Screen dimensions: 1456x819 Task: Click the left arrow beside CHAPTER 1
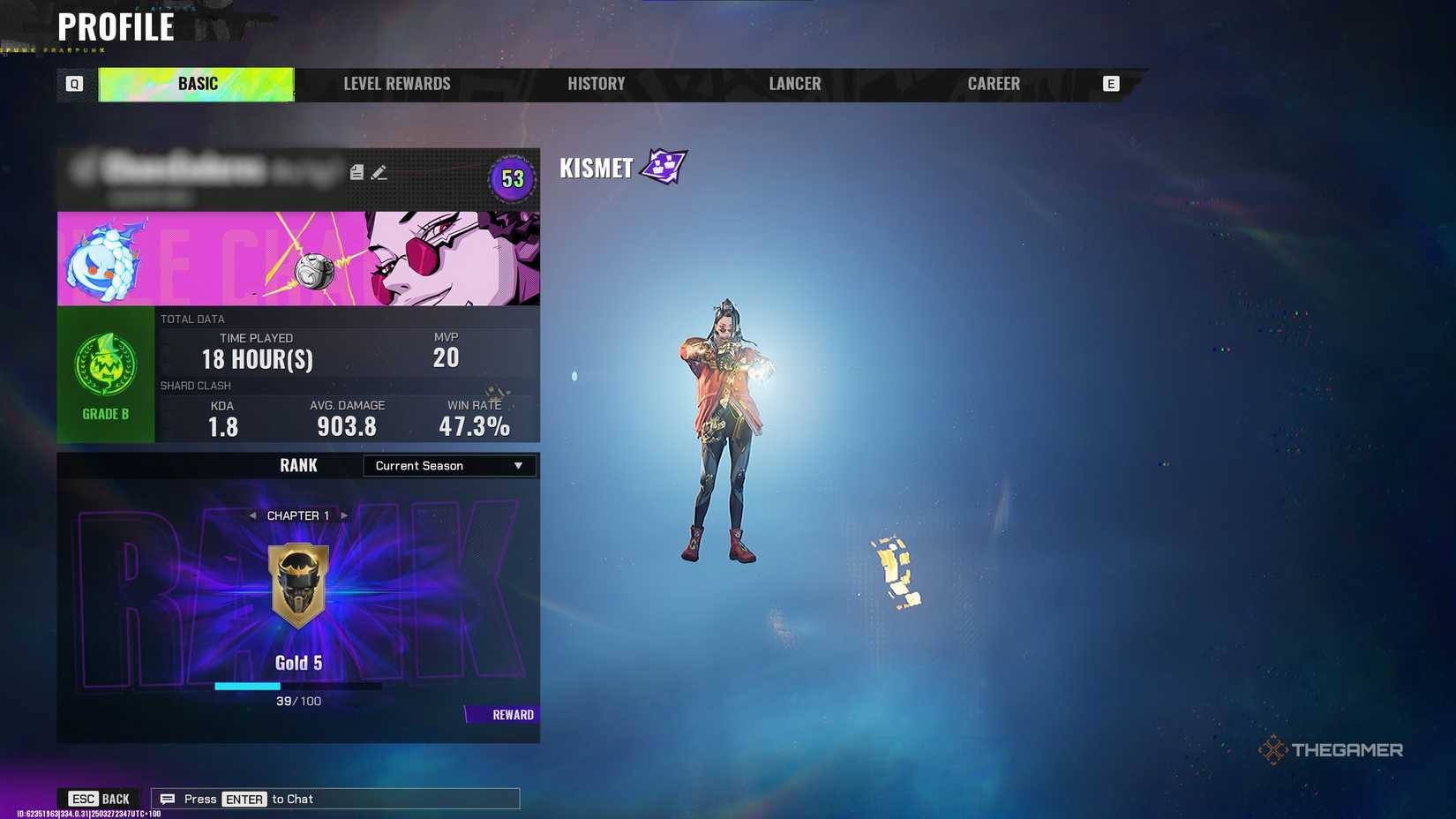(x=253, y=515)
